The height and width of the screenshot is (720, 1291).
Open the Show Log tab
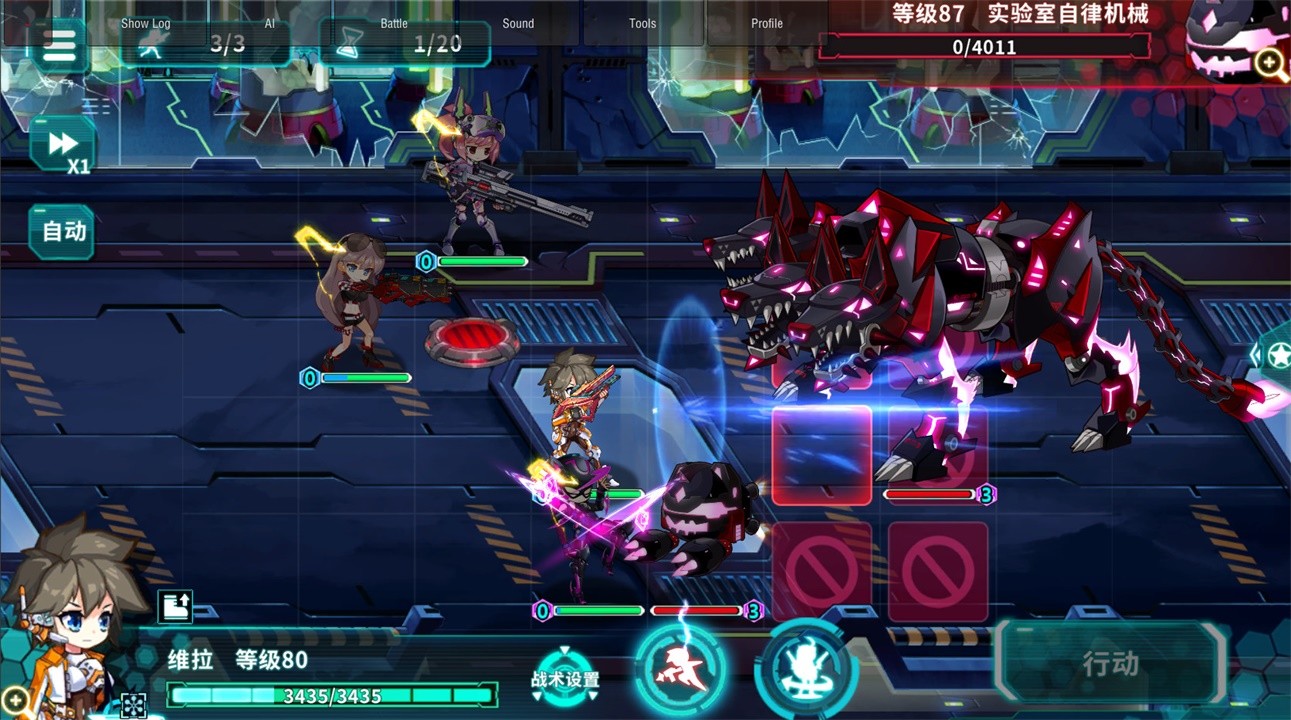pos(146,23)
